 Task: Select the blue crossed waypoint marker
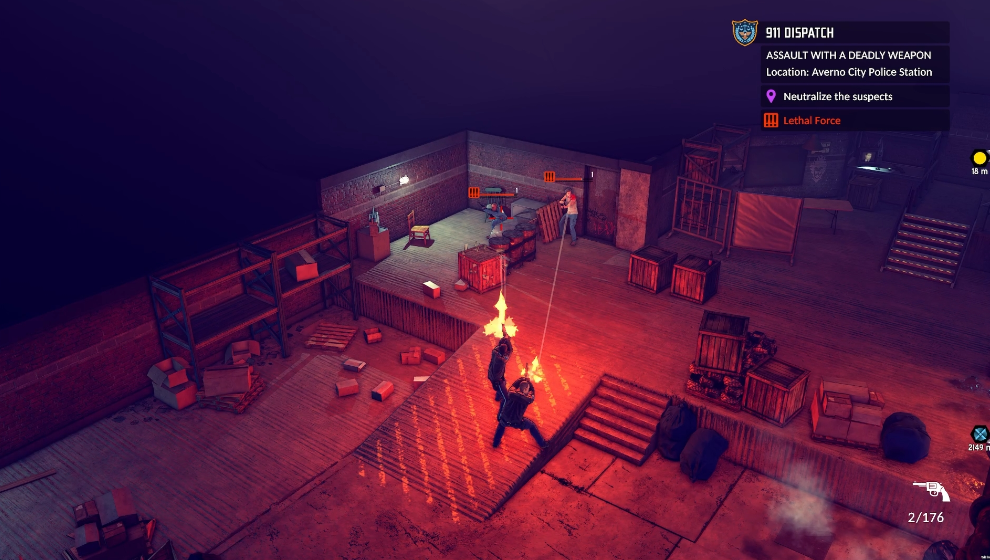(x=979, y=434)
